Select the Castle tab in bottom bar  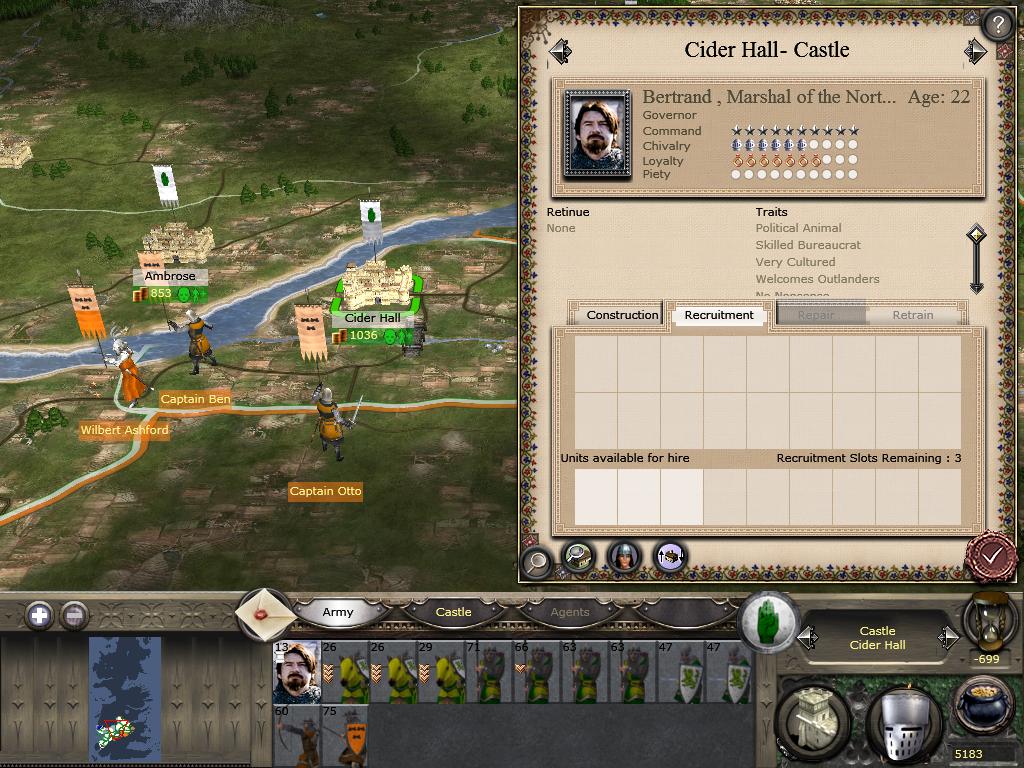(453, 612)
